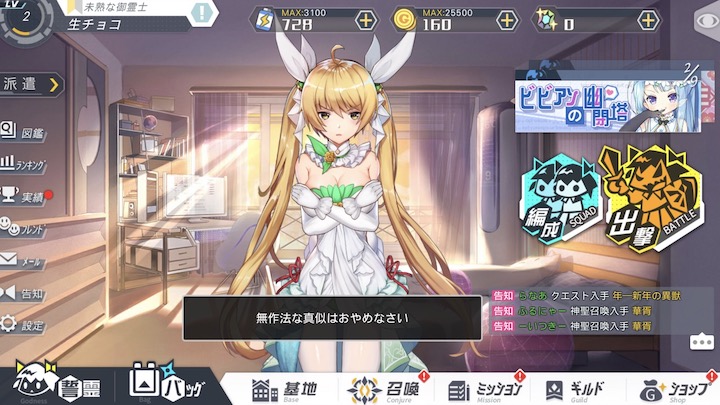Open the 実績 achievements menu
Image resolution: width=720 pixels, height=405 pixels.
(x=24, y=196)
